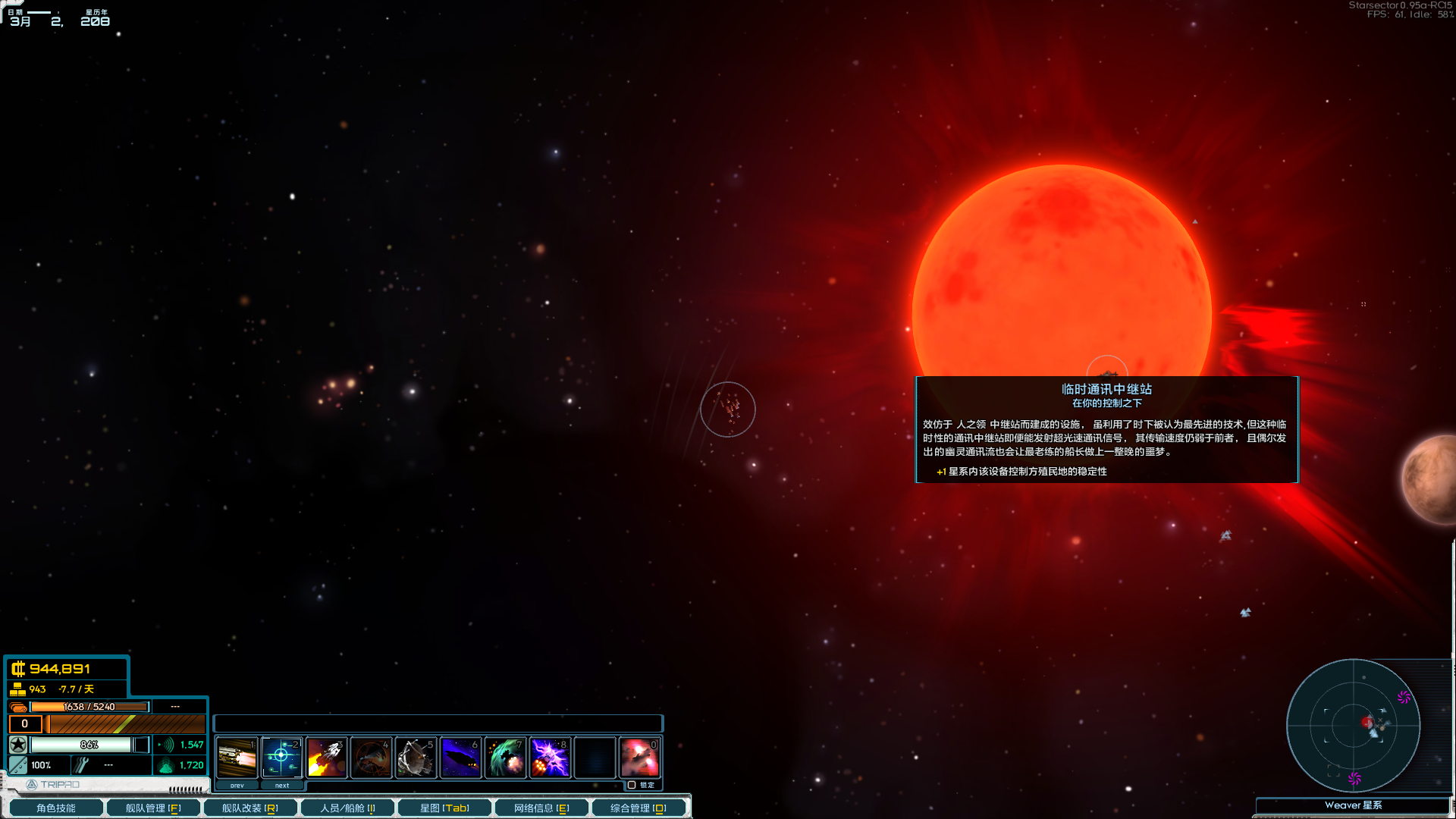Activate the sustained burn ability in slot 1
1456x819 pixels.
coord(237,758)
